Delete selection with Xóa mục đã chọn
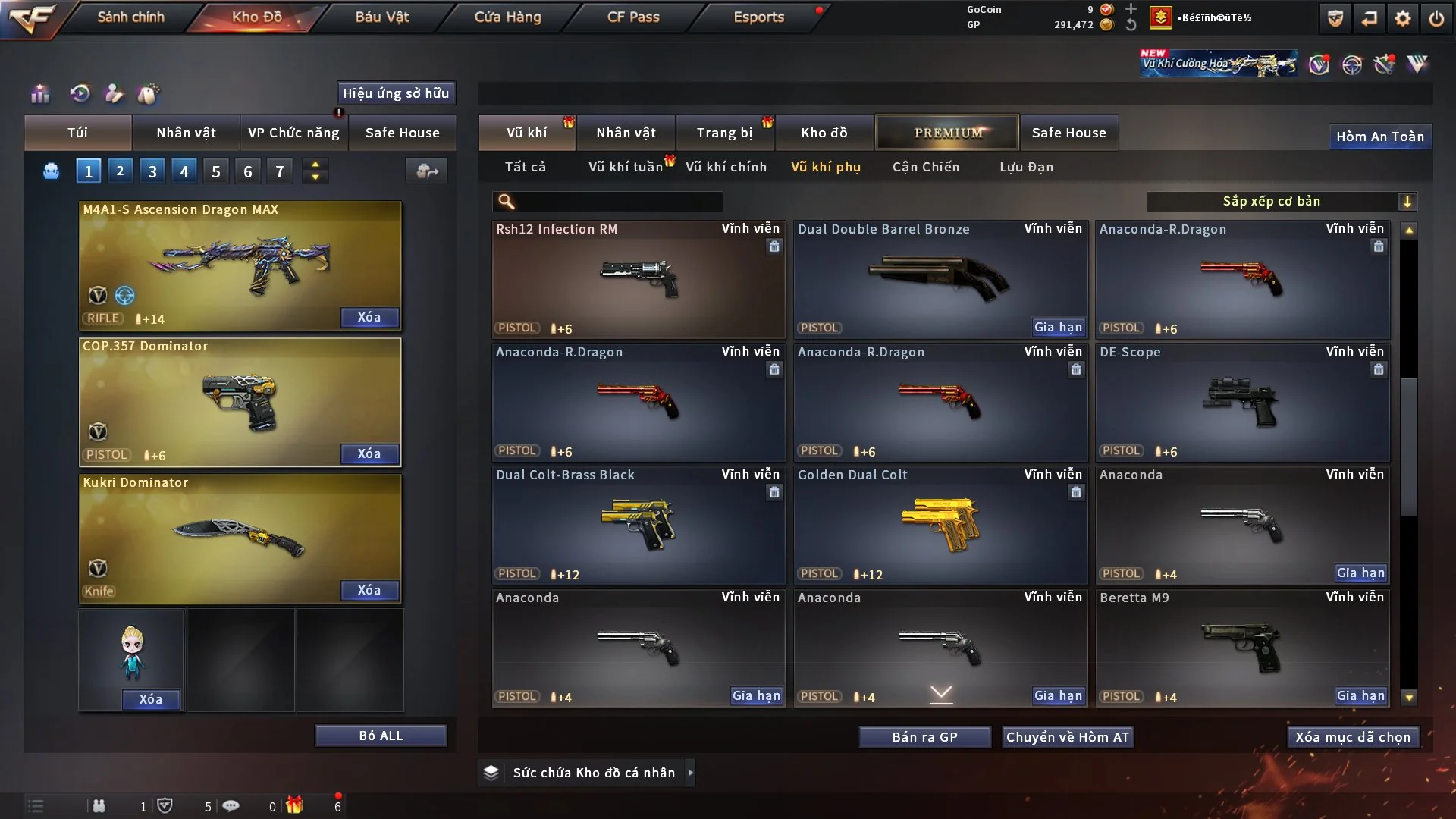 pos(1353,737)
